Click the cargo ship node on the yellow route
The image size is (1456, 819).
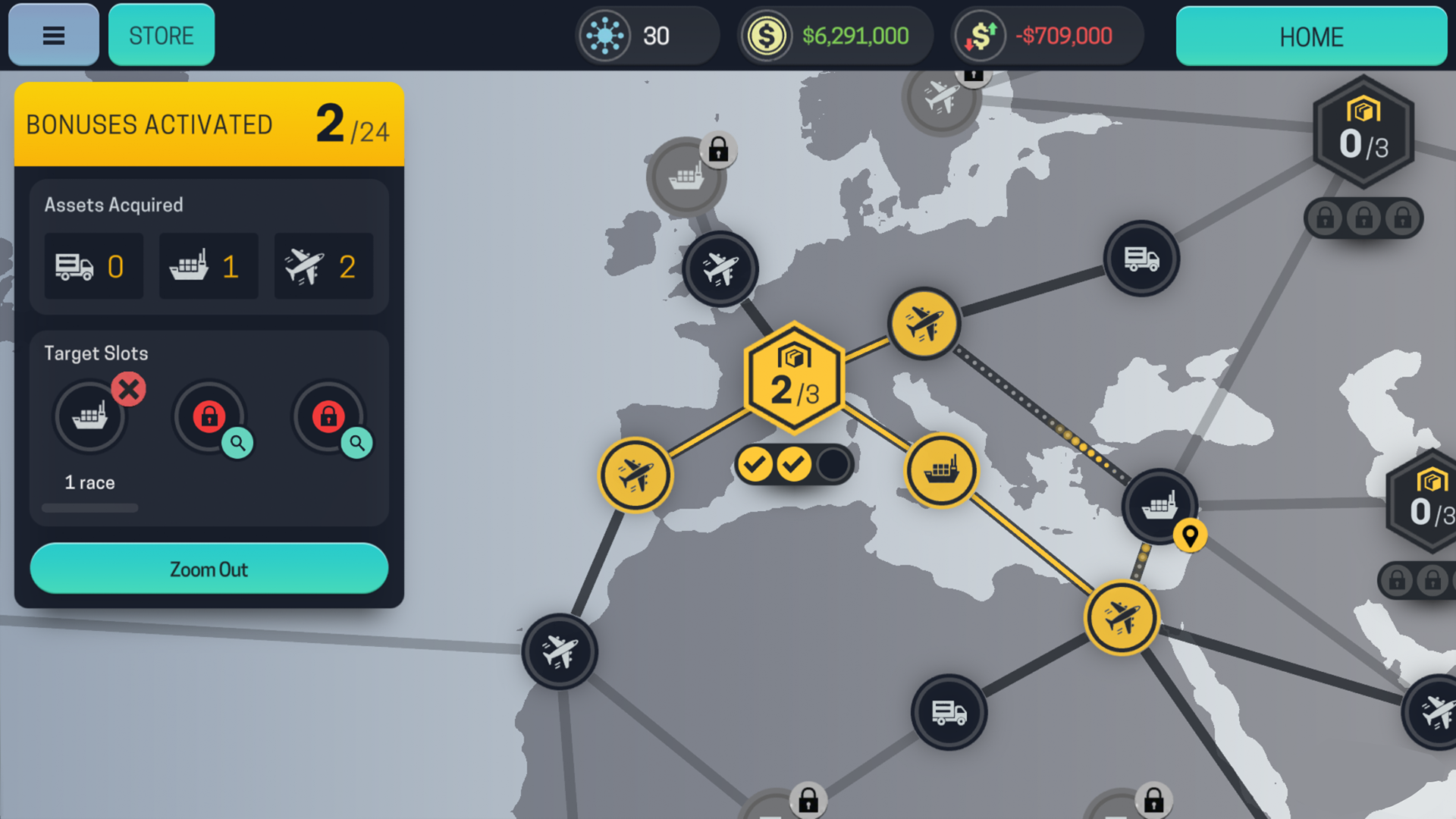[942, 470]
